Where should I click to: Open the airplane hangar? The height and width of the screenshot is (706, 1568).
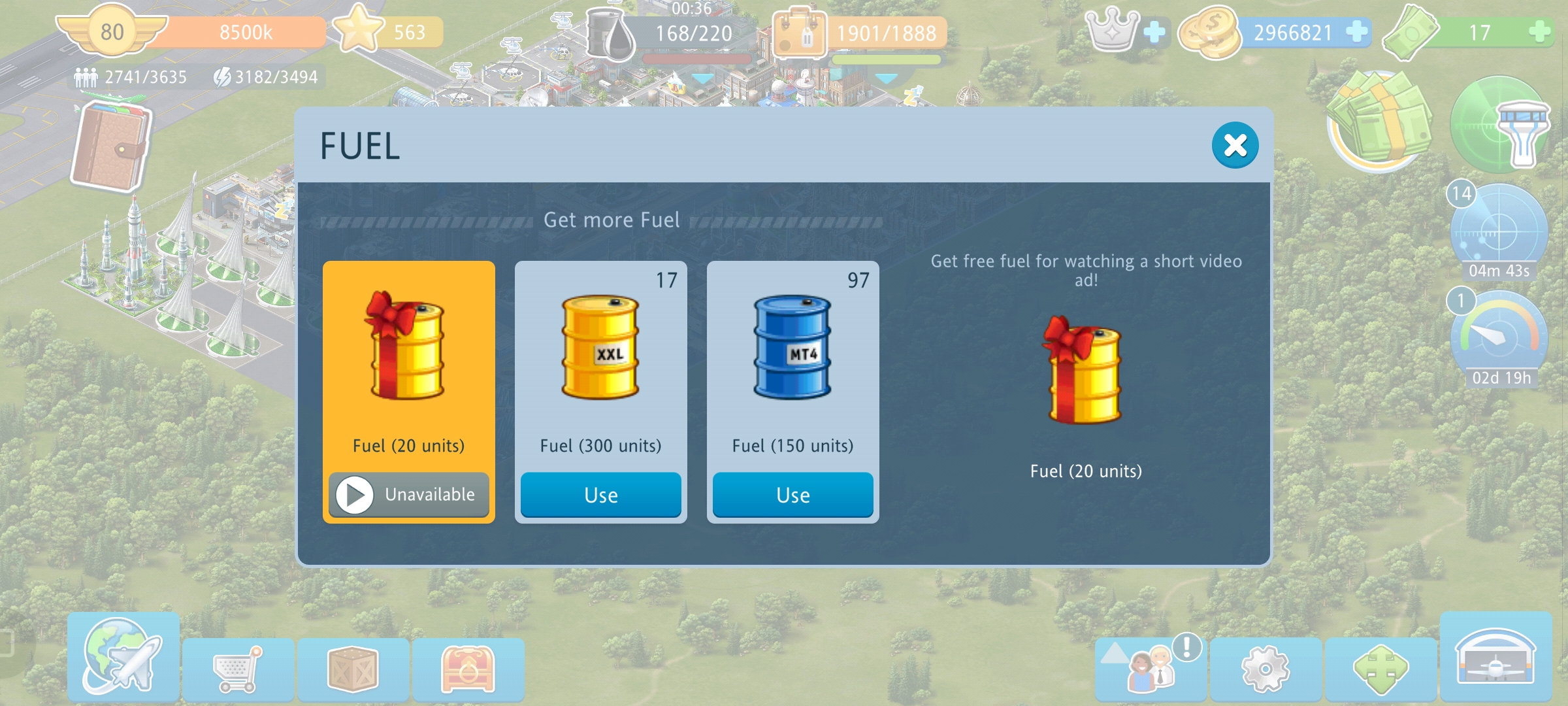pos(1495,658)
